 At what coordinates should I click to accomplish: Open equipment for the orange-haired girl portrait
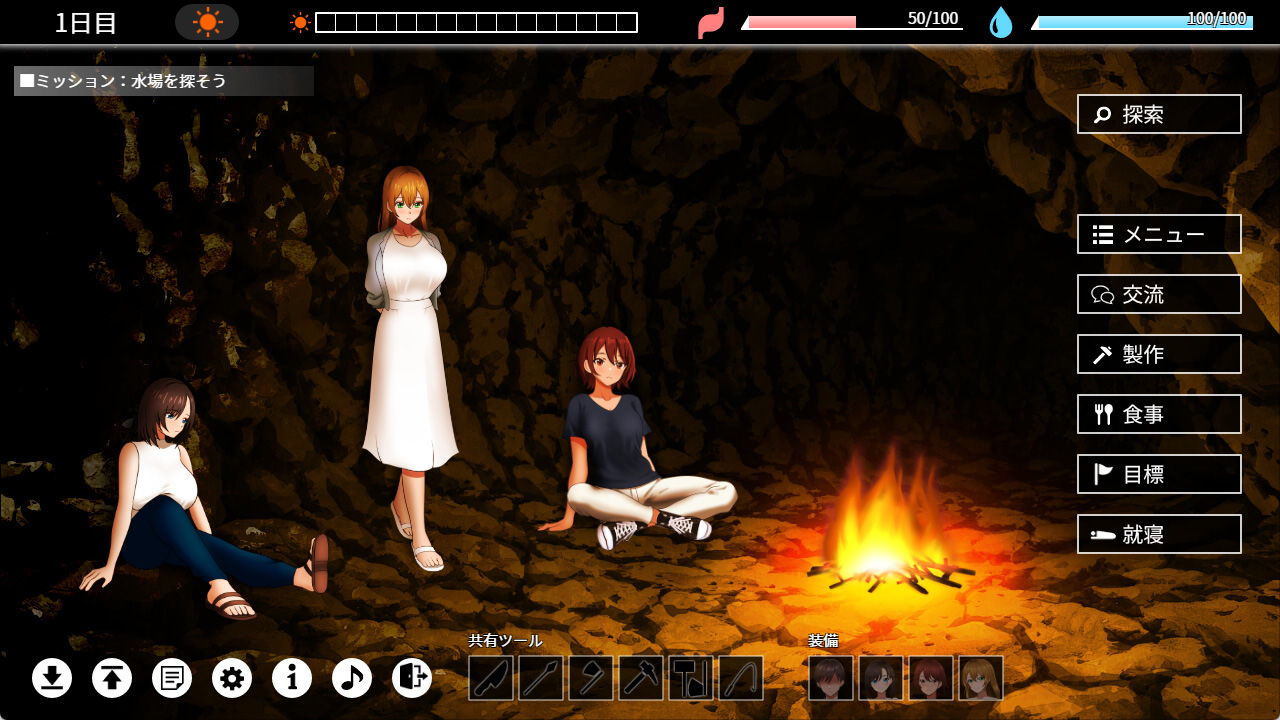(981, 678)
